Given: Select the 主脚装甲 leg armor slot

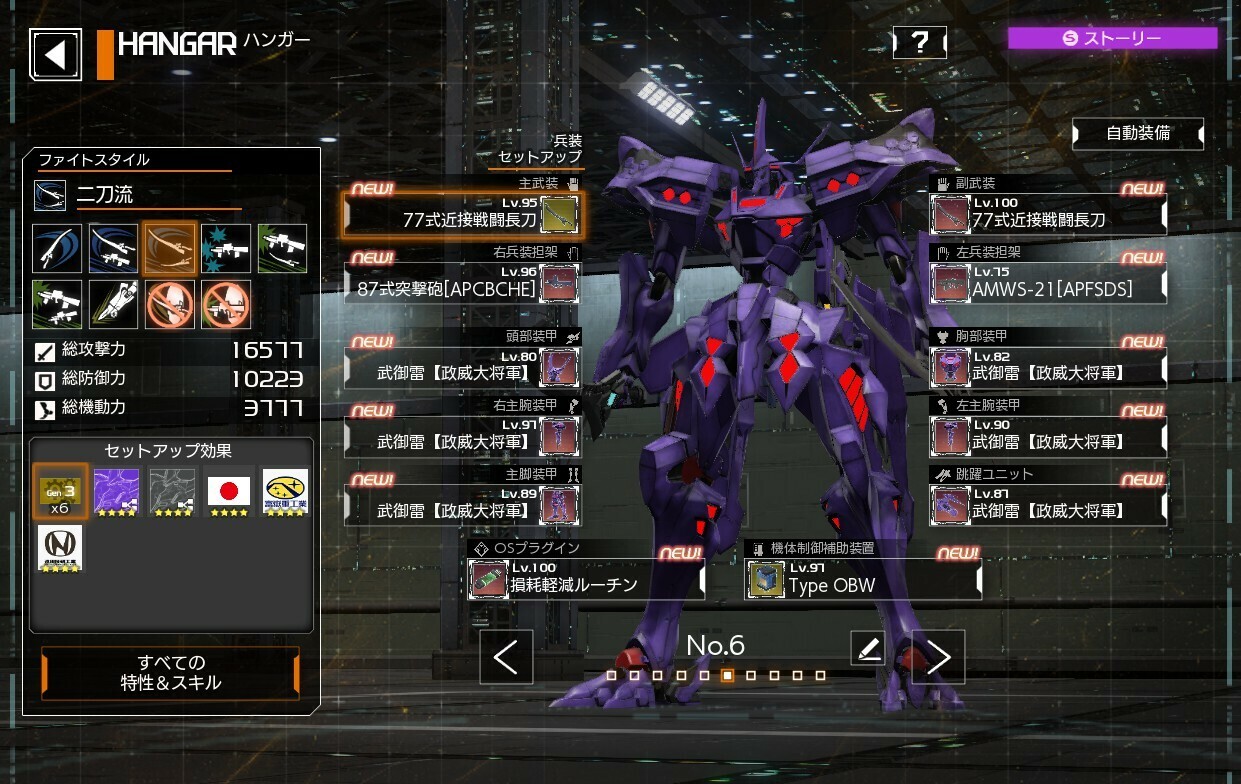Looking at the screenshot, I should 461,505.
